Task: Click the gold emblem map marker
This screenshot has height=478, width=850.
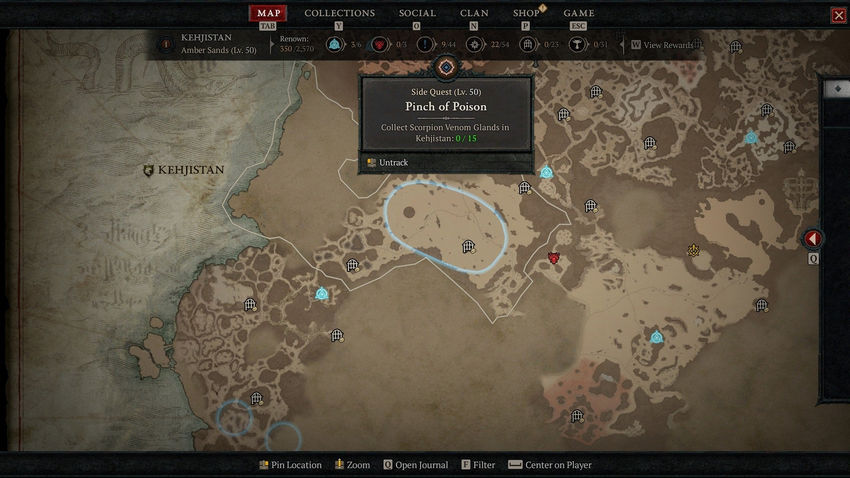Action: pyautogui.click(x=693, y=250)
